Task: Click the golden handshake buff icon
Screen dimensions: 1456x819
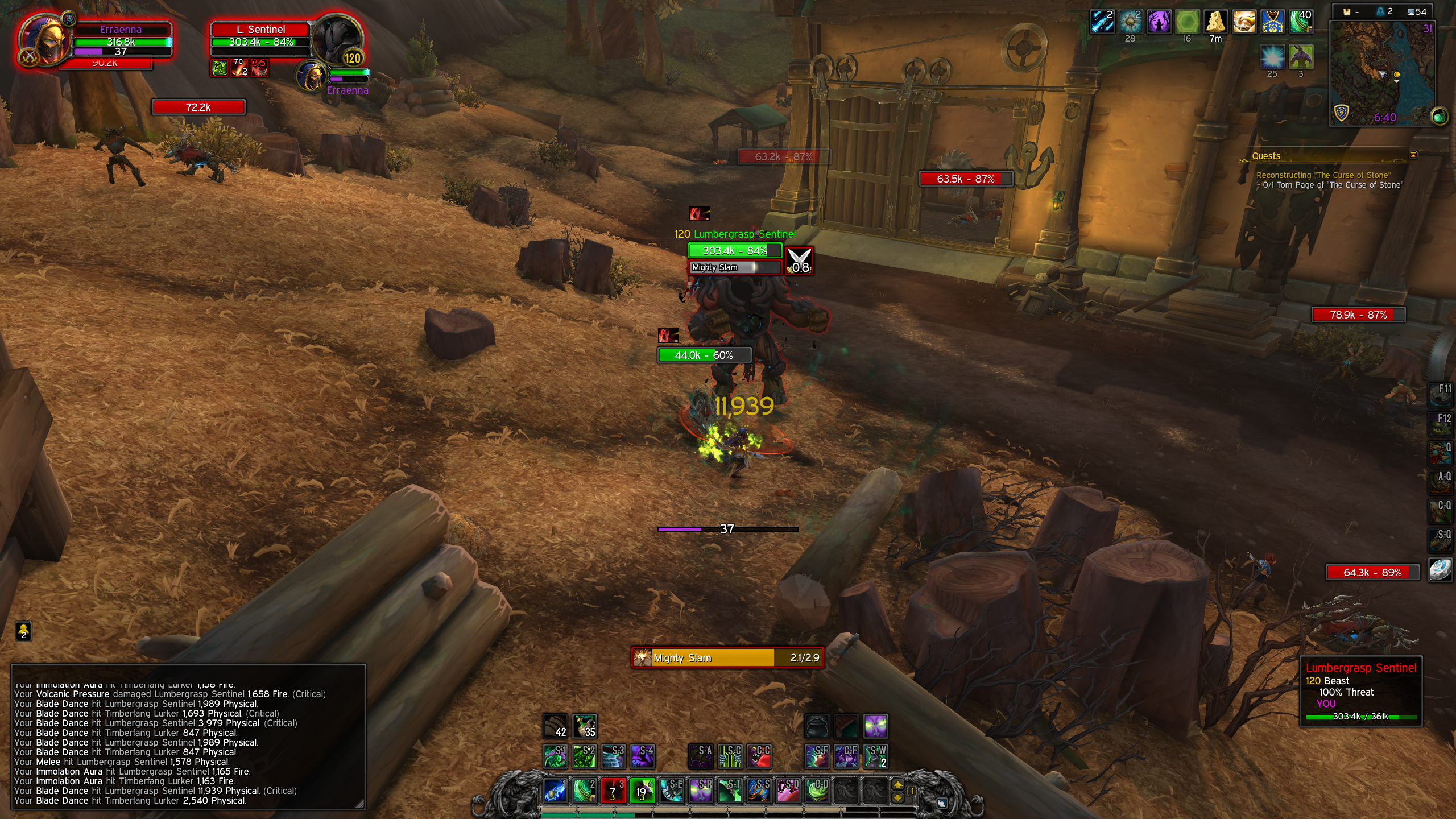Action: point(1244,22)
